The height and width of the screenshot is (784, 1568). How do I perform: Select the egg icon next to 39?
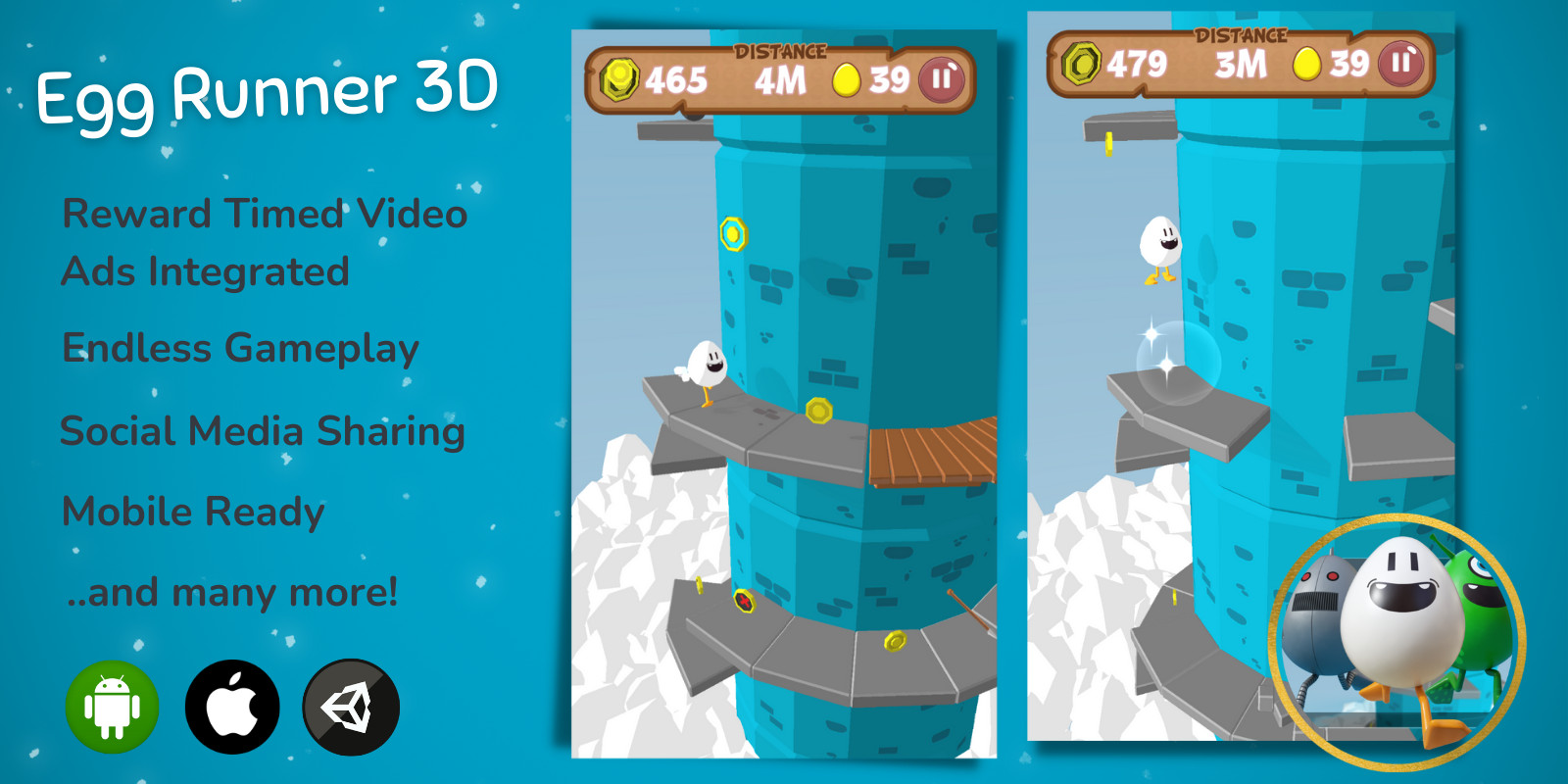tap(845, 80)
